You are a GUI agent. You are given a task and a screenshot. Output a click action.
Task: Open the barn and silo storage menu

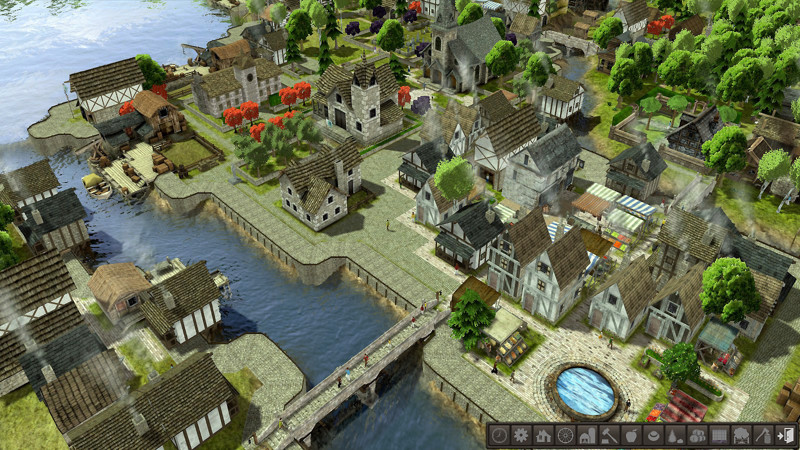point(587,435)
